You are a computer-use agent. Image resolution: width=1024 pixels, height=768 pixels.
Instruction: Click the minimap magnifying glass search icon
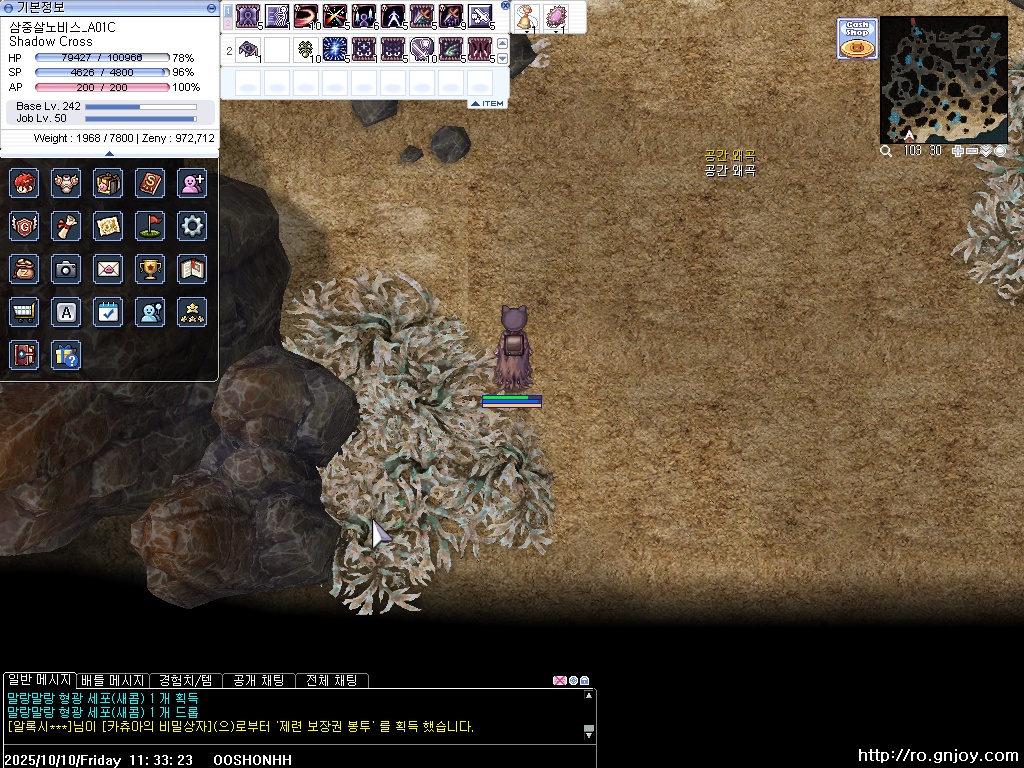click(x=886, y=151)
